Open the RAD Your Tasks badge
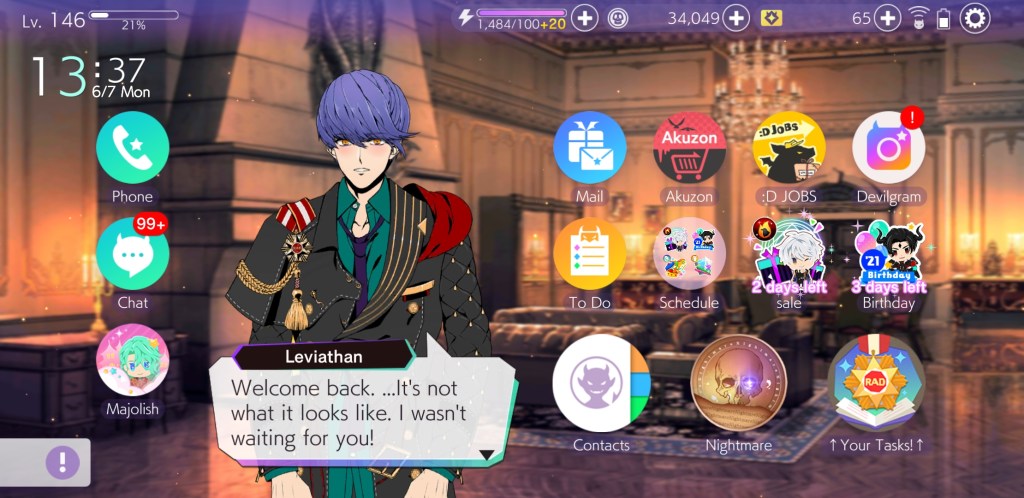The width and height of the screenshot is (1024, 498). [877, 383]
